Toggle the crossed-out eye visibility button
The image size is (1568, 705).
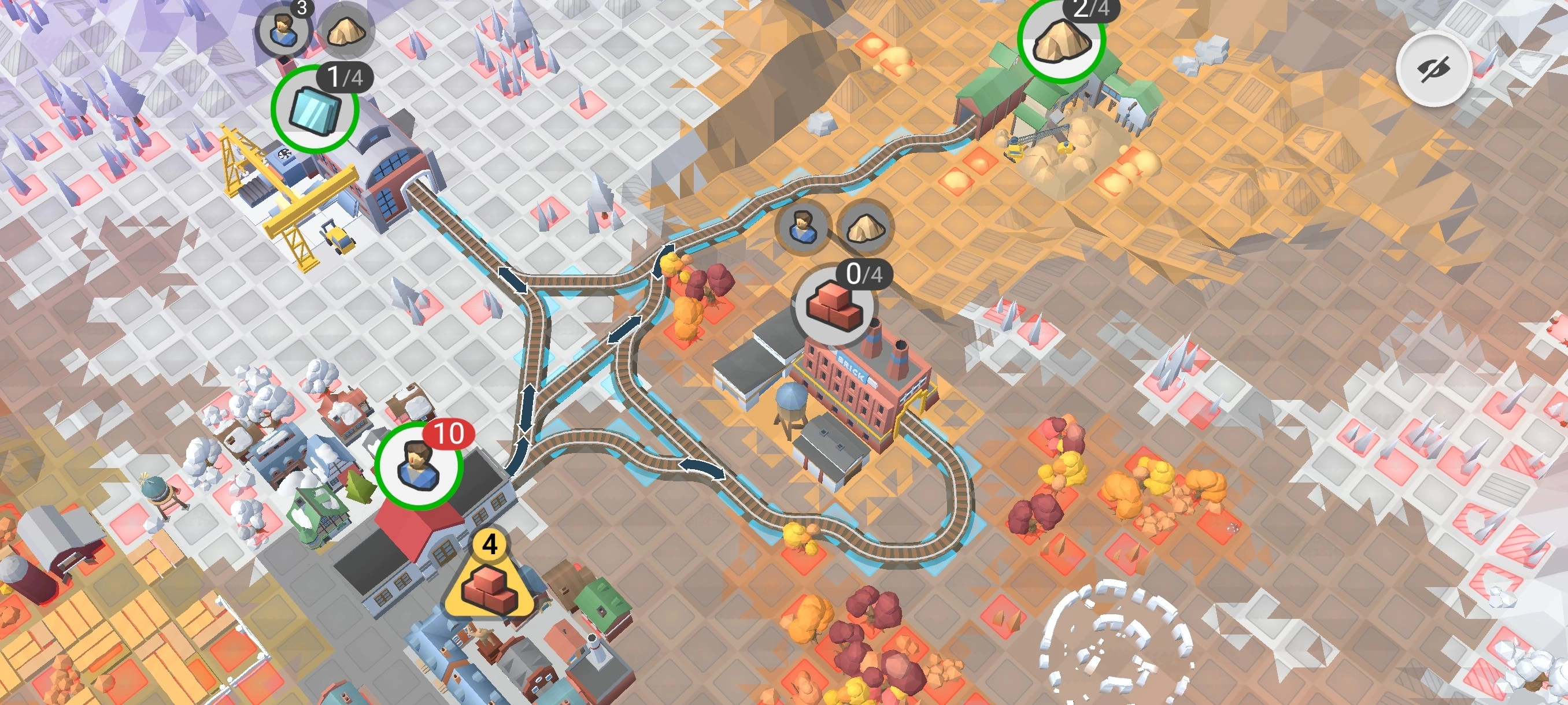[x=1433, y=69]
